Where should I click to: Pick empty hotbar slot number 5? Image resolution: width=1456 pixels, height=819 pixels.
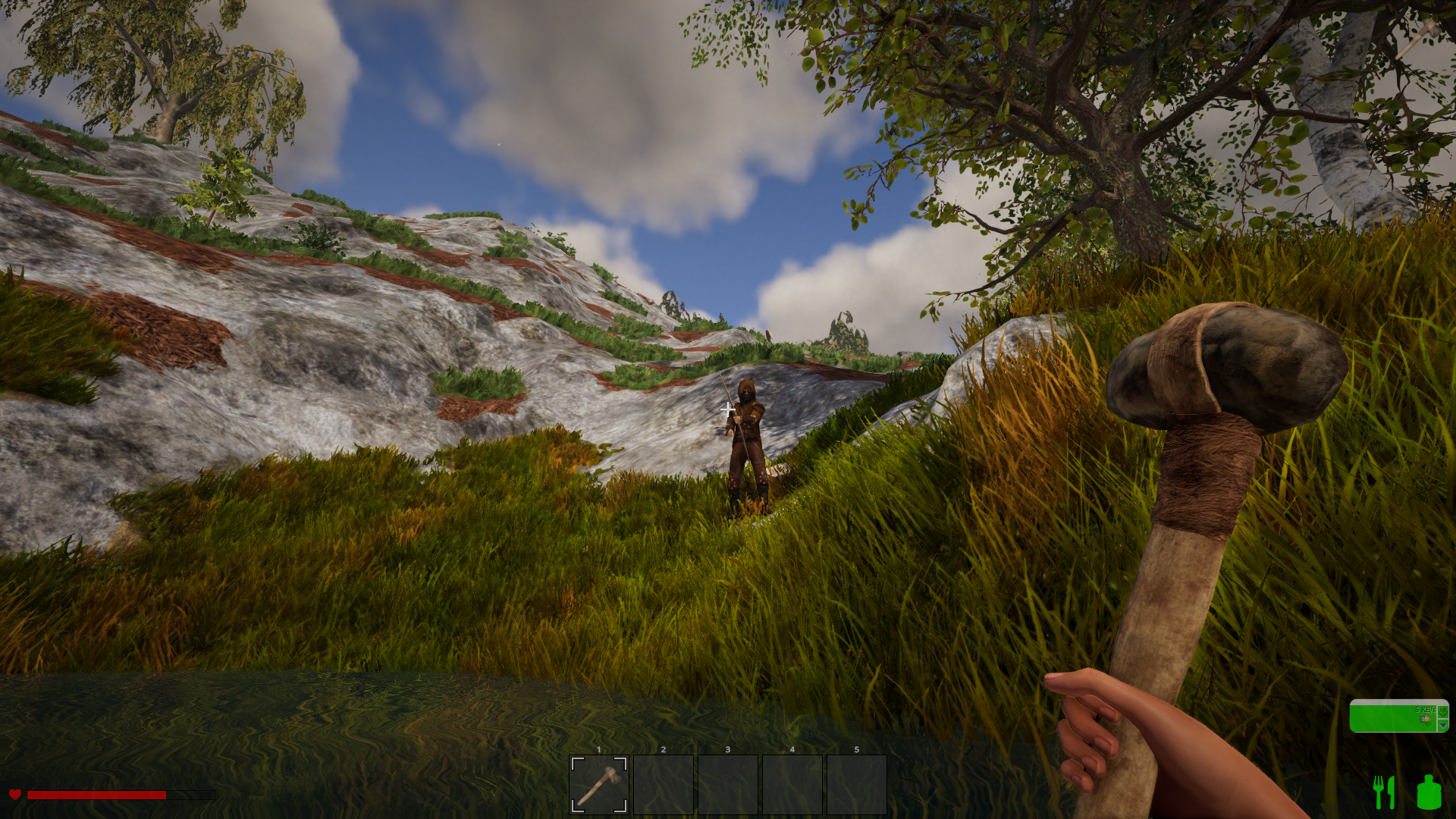(857, 784)
